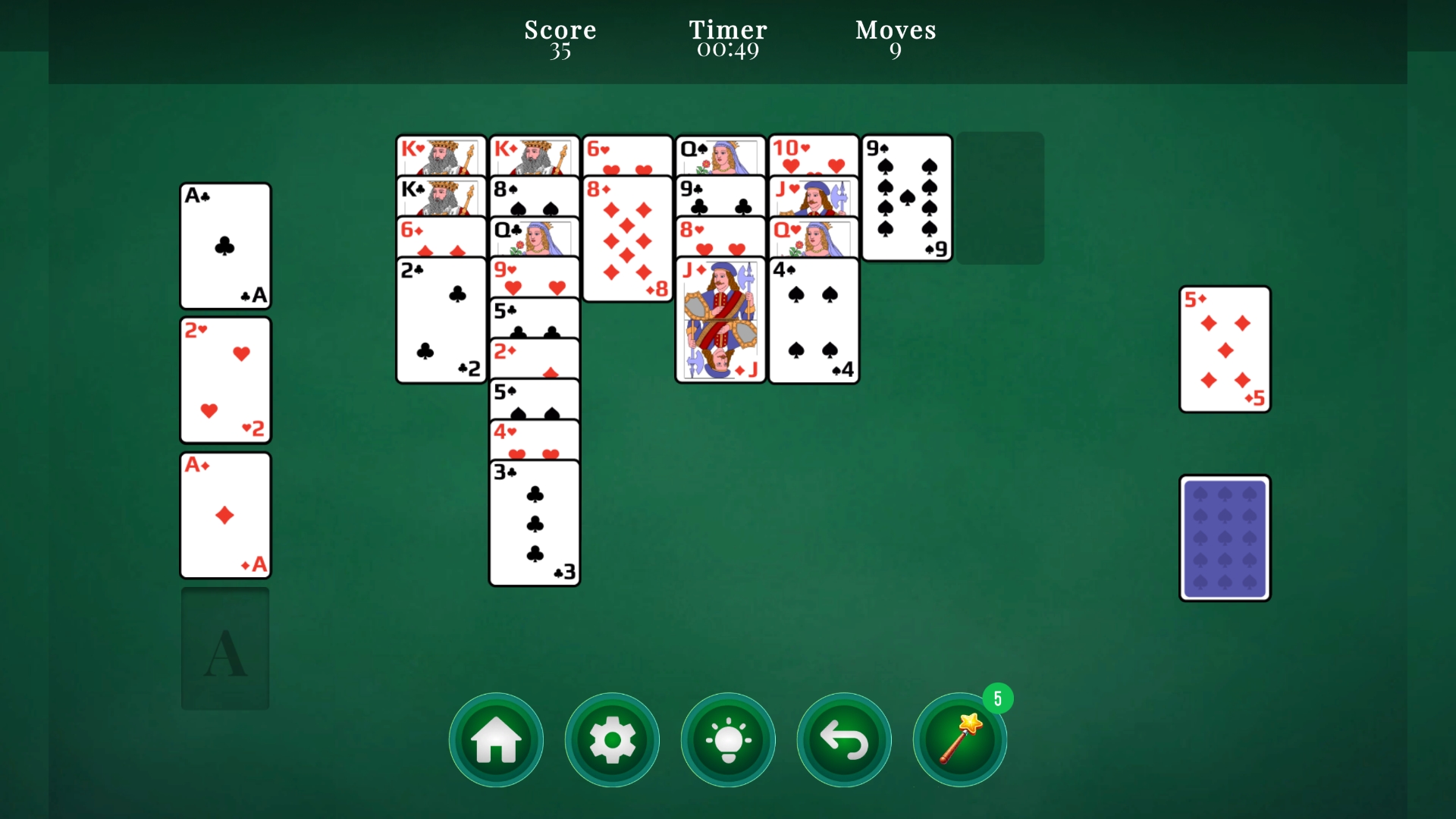Select the 9 of spades card
The image size is (1456, 819).
pyautogui.click(x=906, y=199)
